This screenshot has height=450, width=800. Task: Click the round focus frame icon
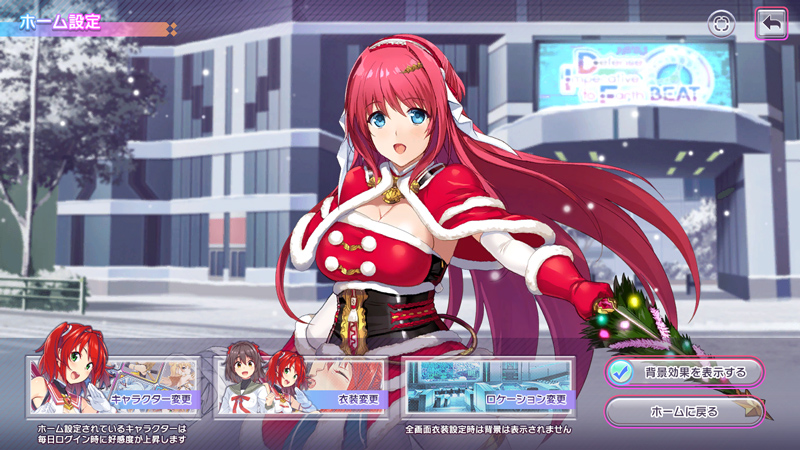pos(721,24)
